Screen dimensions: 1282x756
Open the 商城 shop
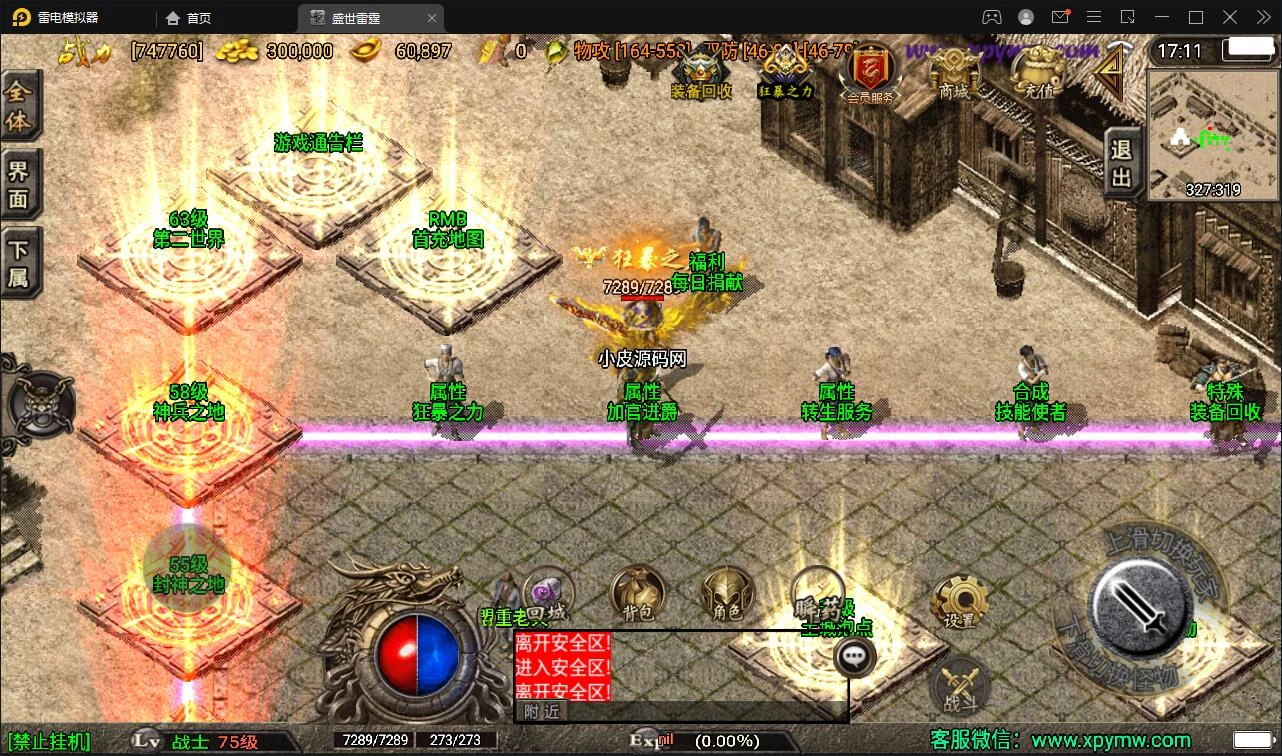(954, 72)
